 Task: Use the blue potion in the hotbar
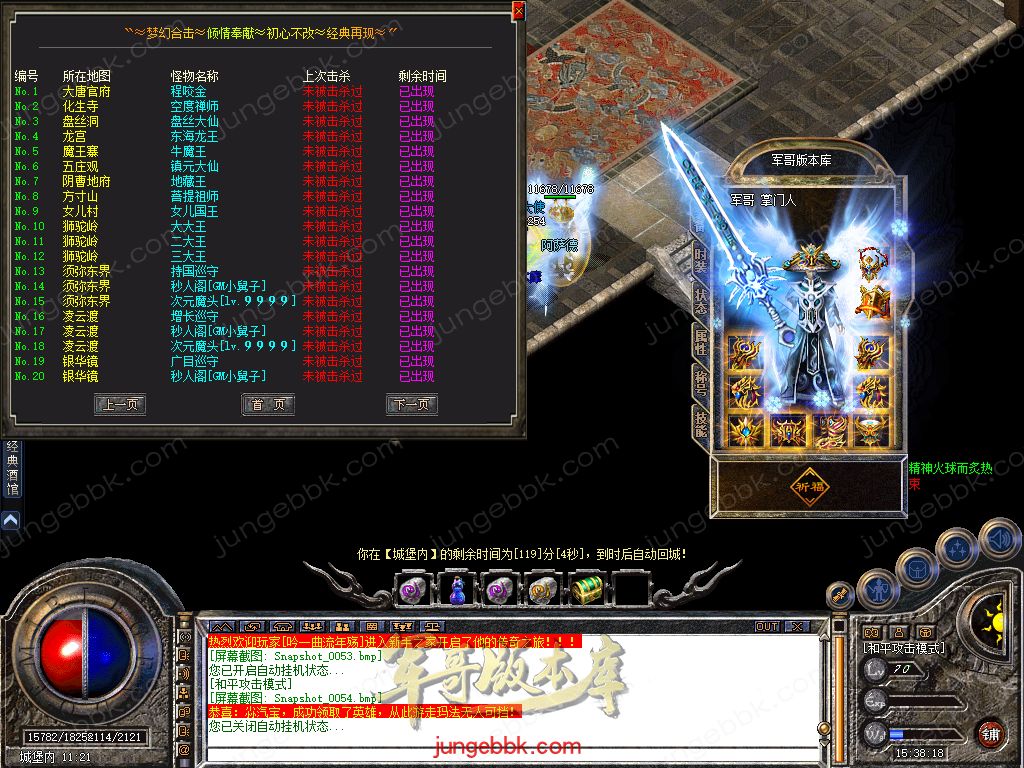click(457, 589)
